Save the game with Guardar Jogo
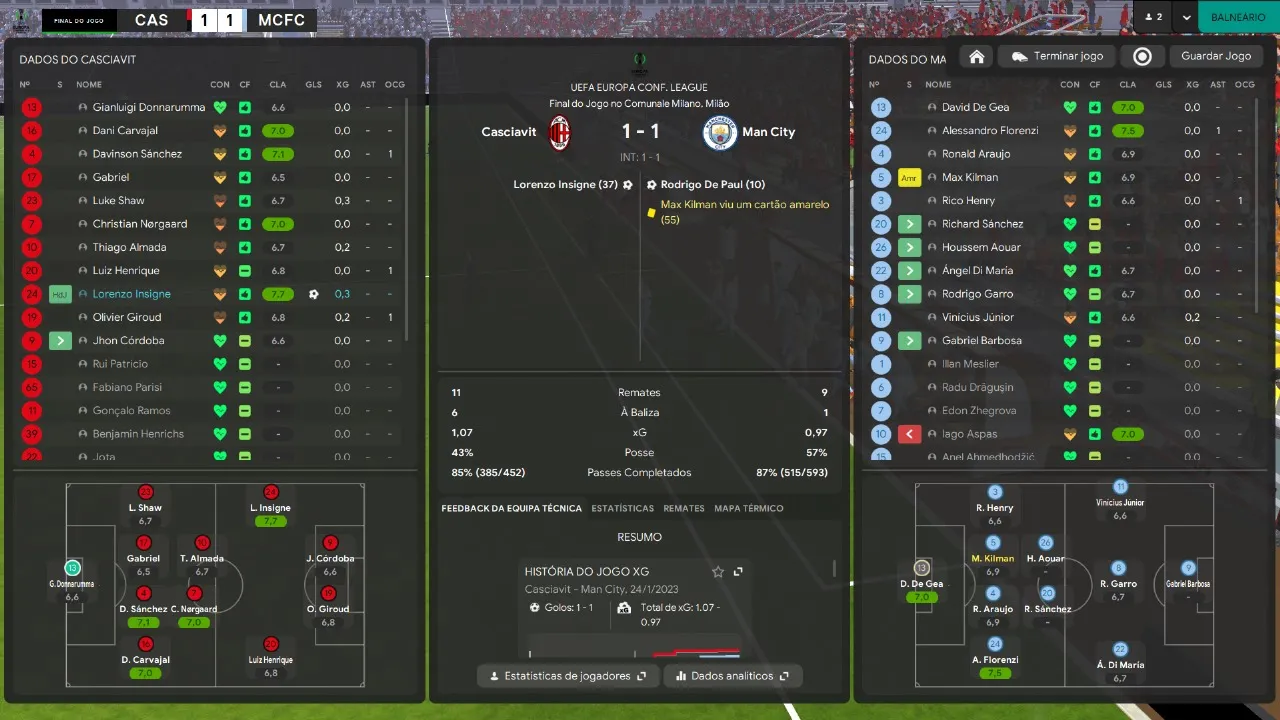 click(1215, 57)
